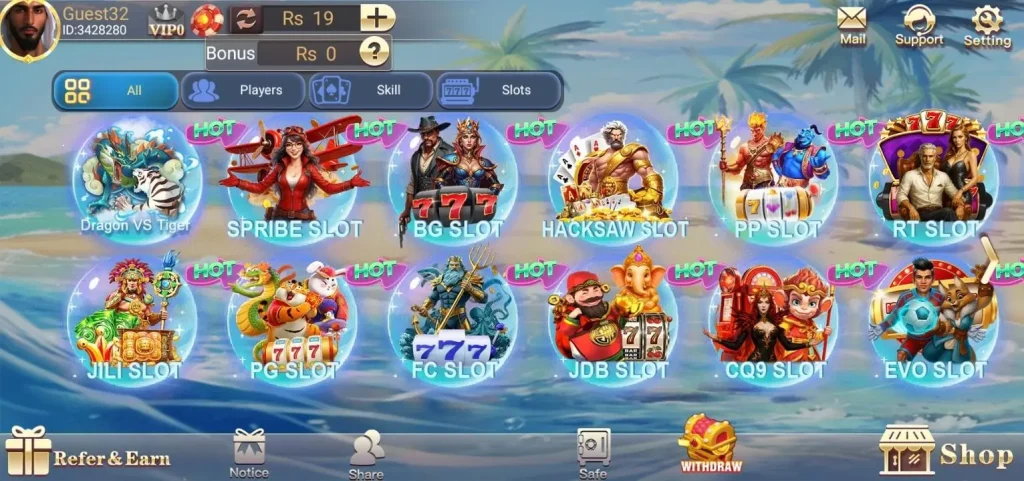The height and width of the screenshot is (481, 1024).
Task: Visit the Shop
Action: 945,452
